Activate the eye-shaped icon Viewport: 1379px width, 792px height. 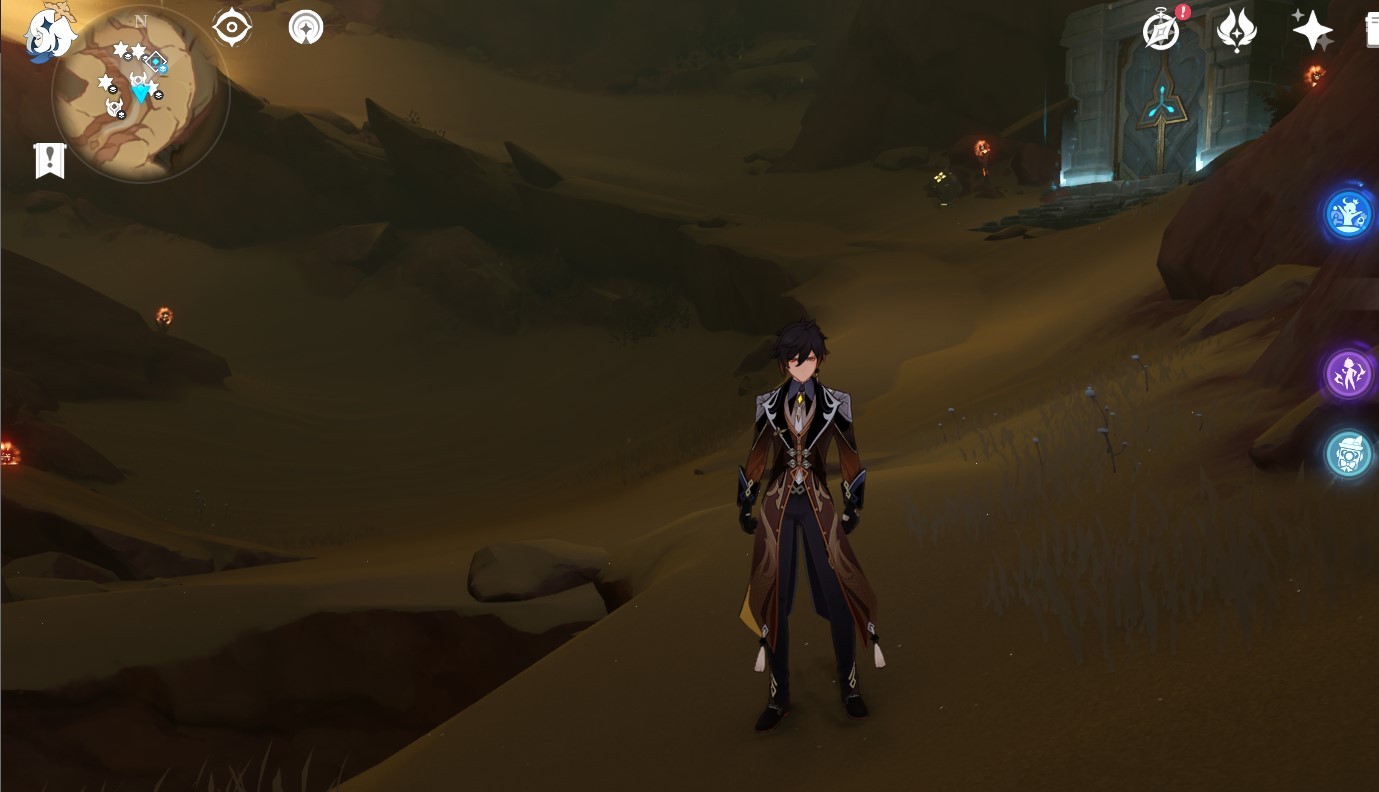(232, 27)
